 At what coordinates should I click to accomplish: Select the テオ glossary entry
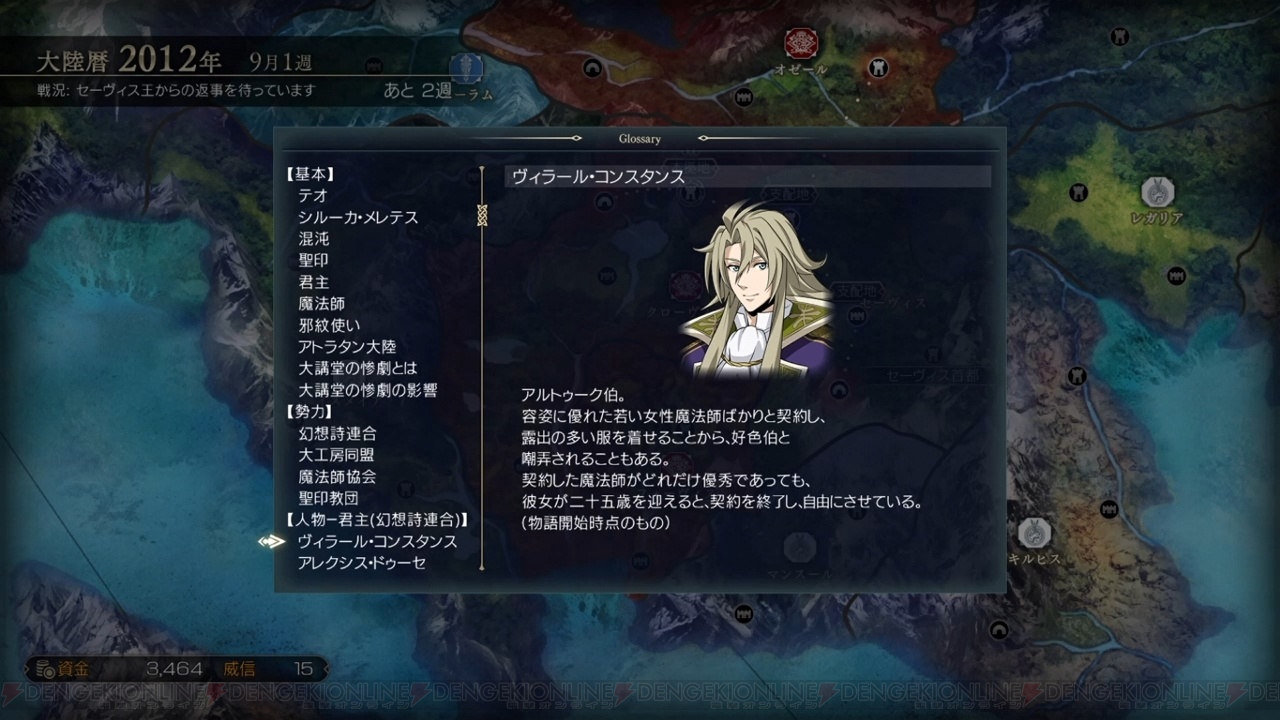point(312,196)
